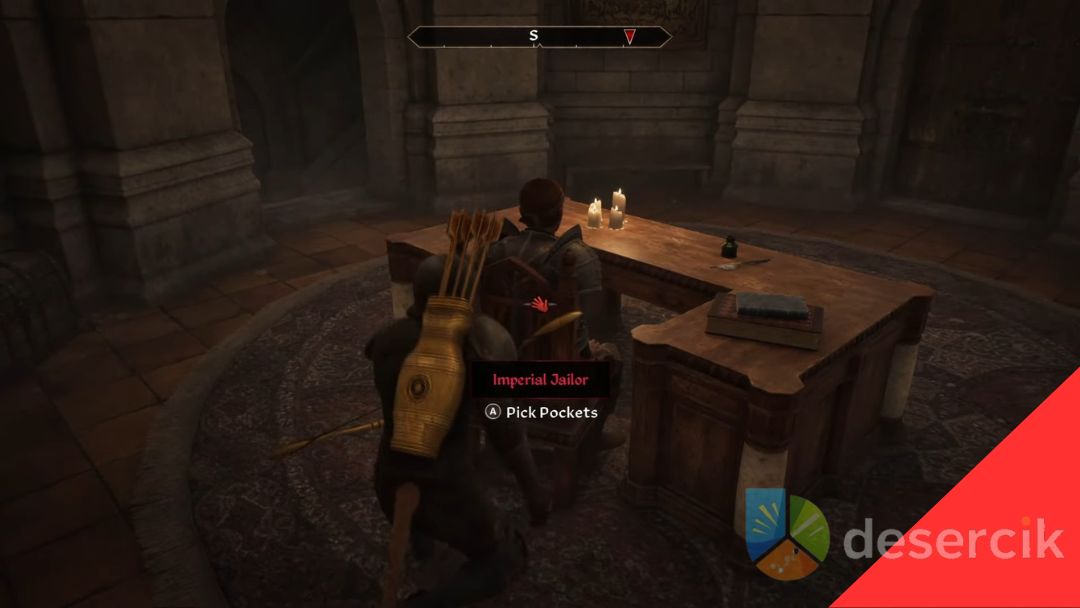Screen dimensions: 1080x608
Task: Click the red quest marker on the compass
Action: (630, 37)
